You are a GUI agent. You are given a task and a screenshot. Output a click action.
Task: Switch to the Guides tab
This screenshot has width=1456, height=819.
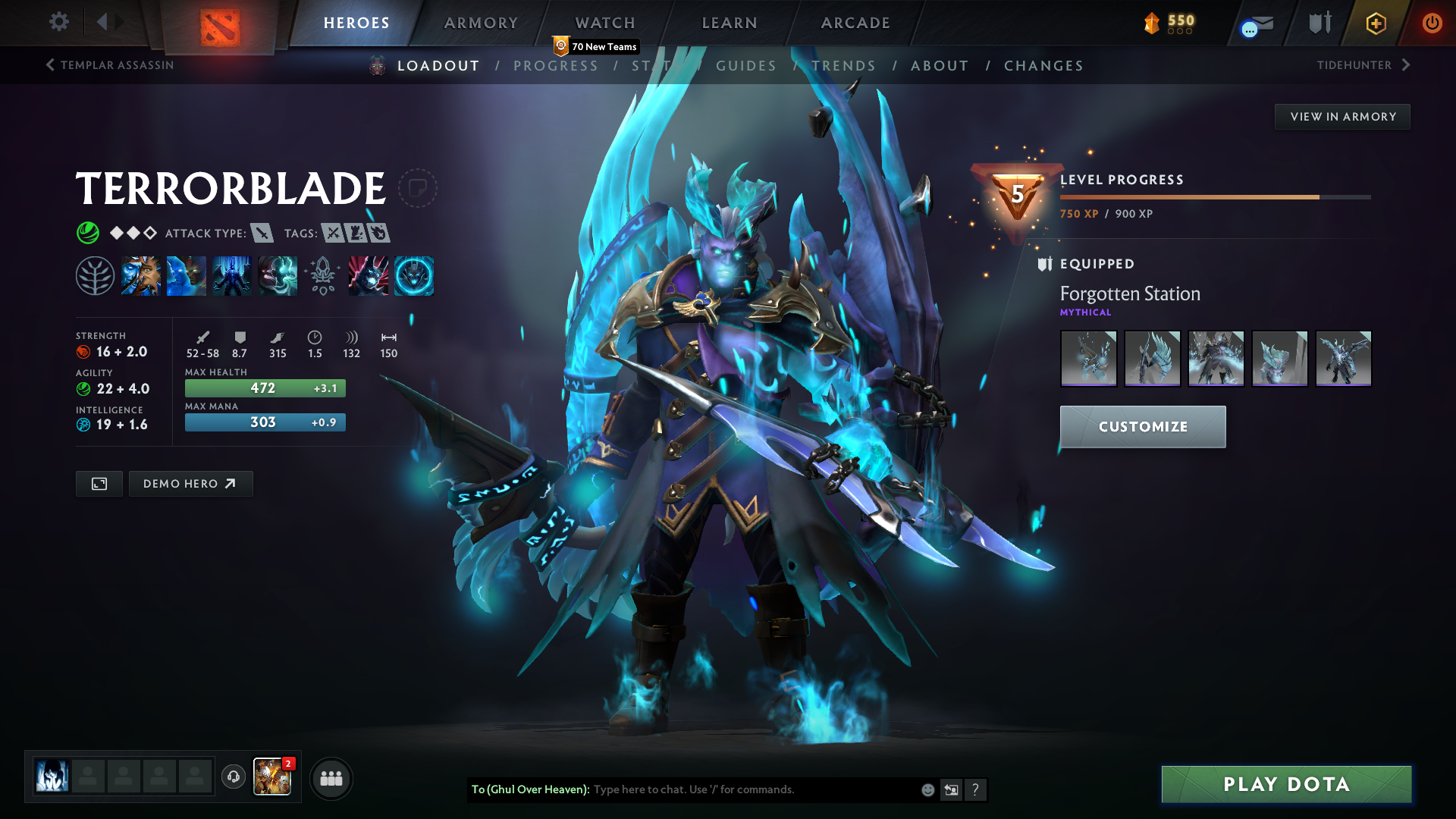pos(746,66)
